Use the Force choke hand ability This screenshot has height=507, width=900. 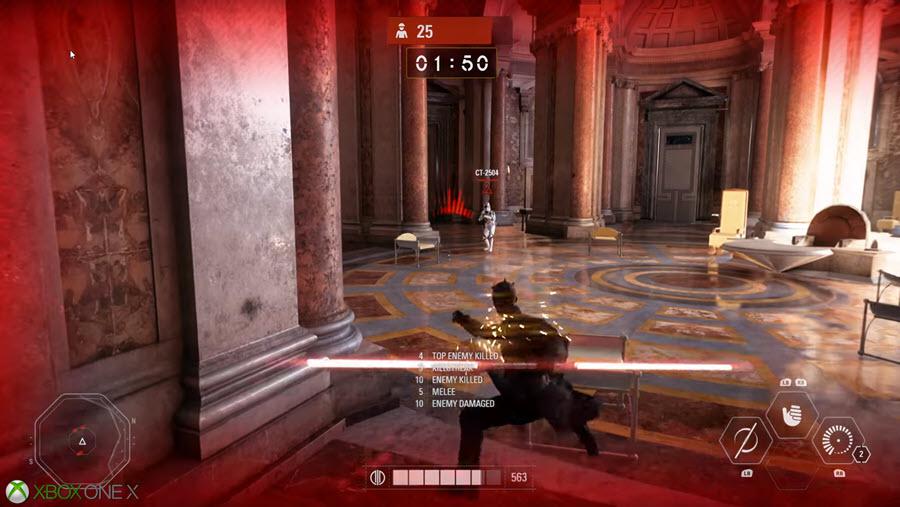click(x=792, y=414)
